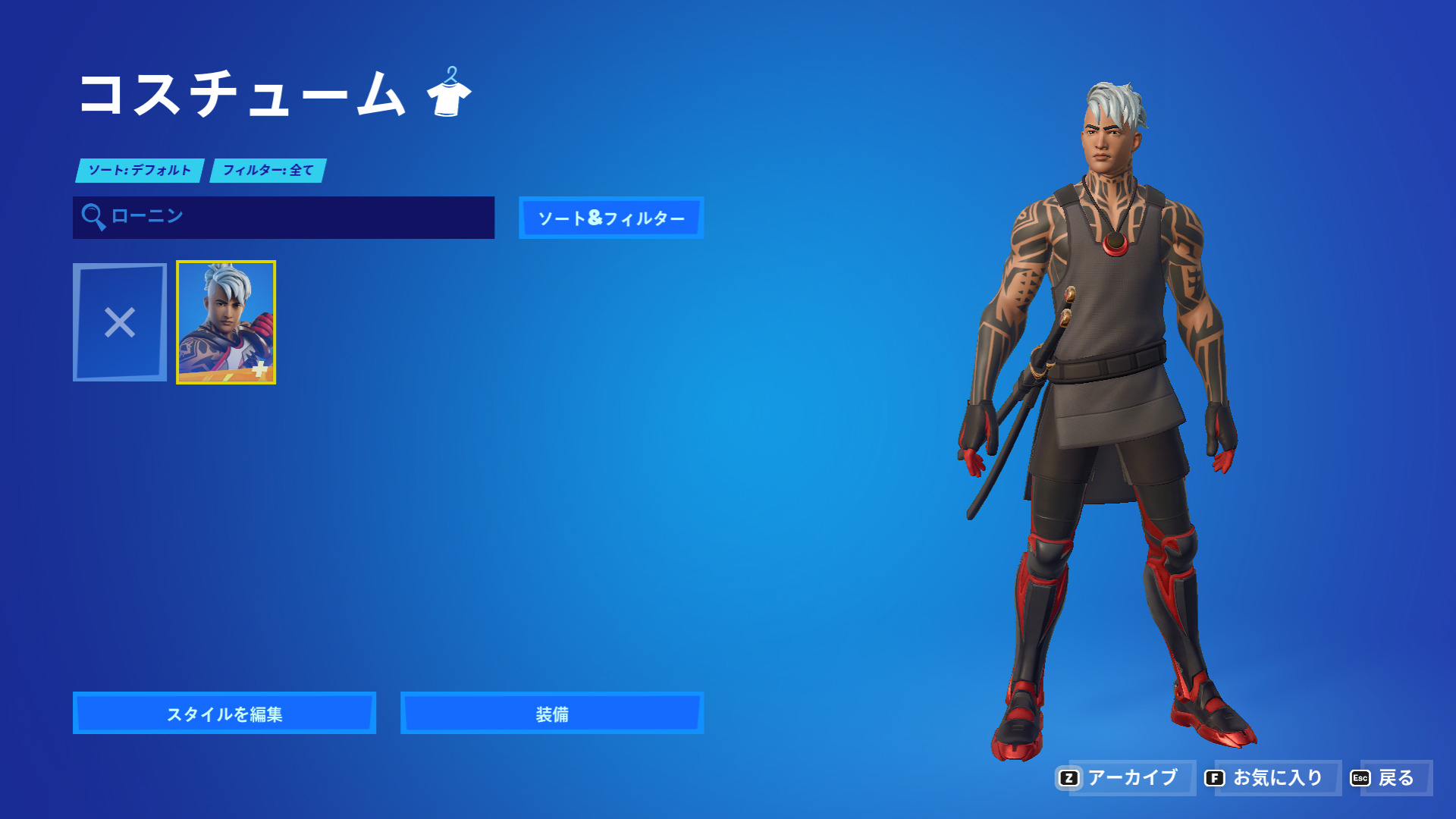Click the hanger icon above the shirt symbol
This screenshot has height=819, width=1456.
pos(451,76)
